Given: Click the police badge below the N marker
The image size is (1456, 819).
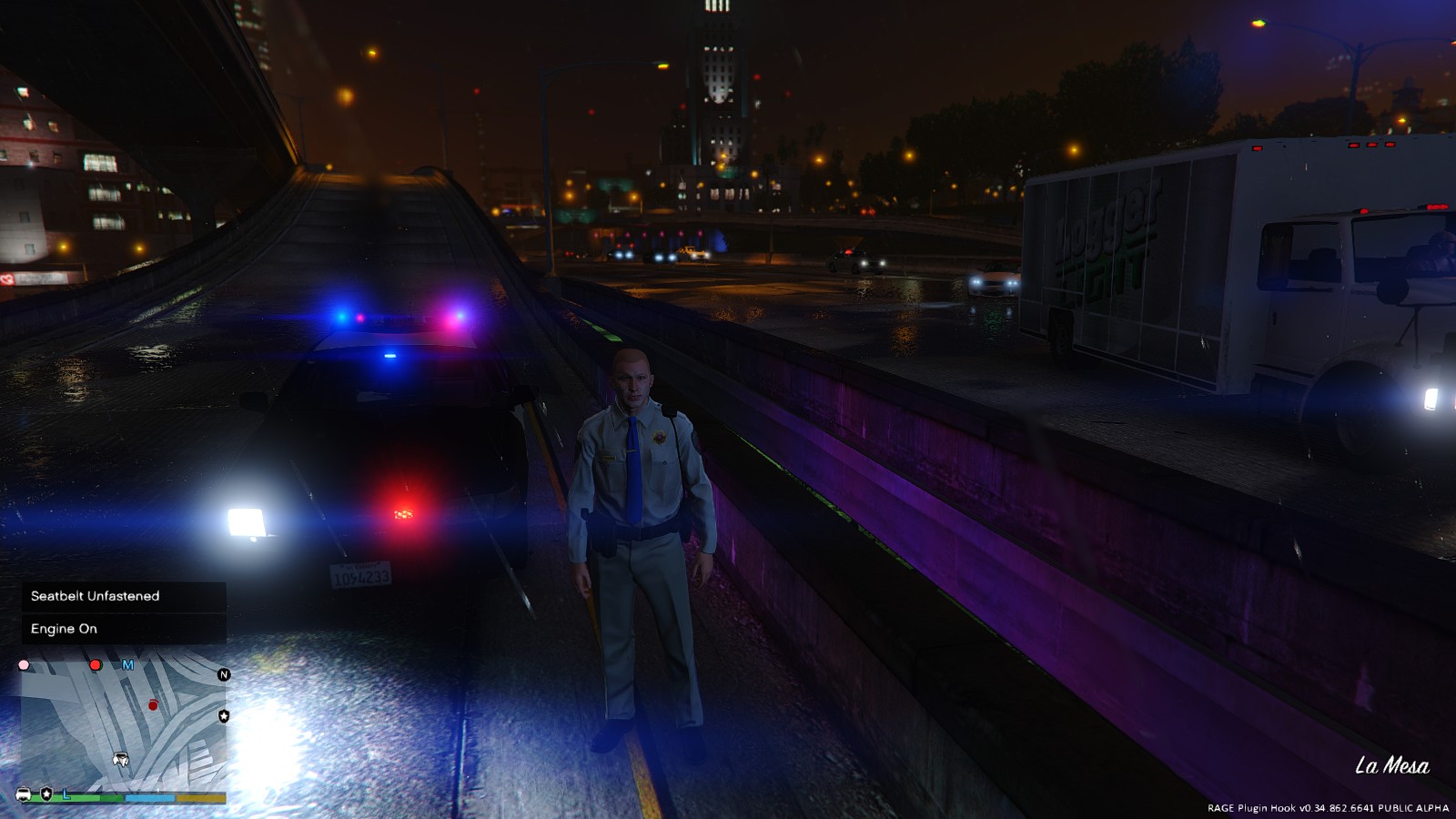Looking at the screenshot, I should pyautogui.click(x=224, y=716).
